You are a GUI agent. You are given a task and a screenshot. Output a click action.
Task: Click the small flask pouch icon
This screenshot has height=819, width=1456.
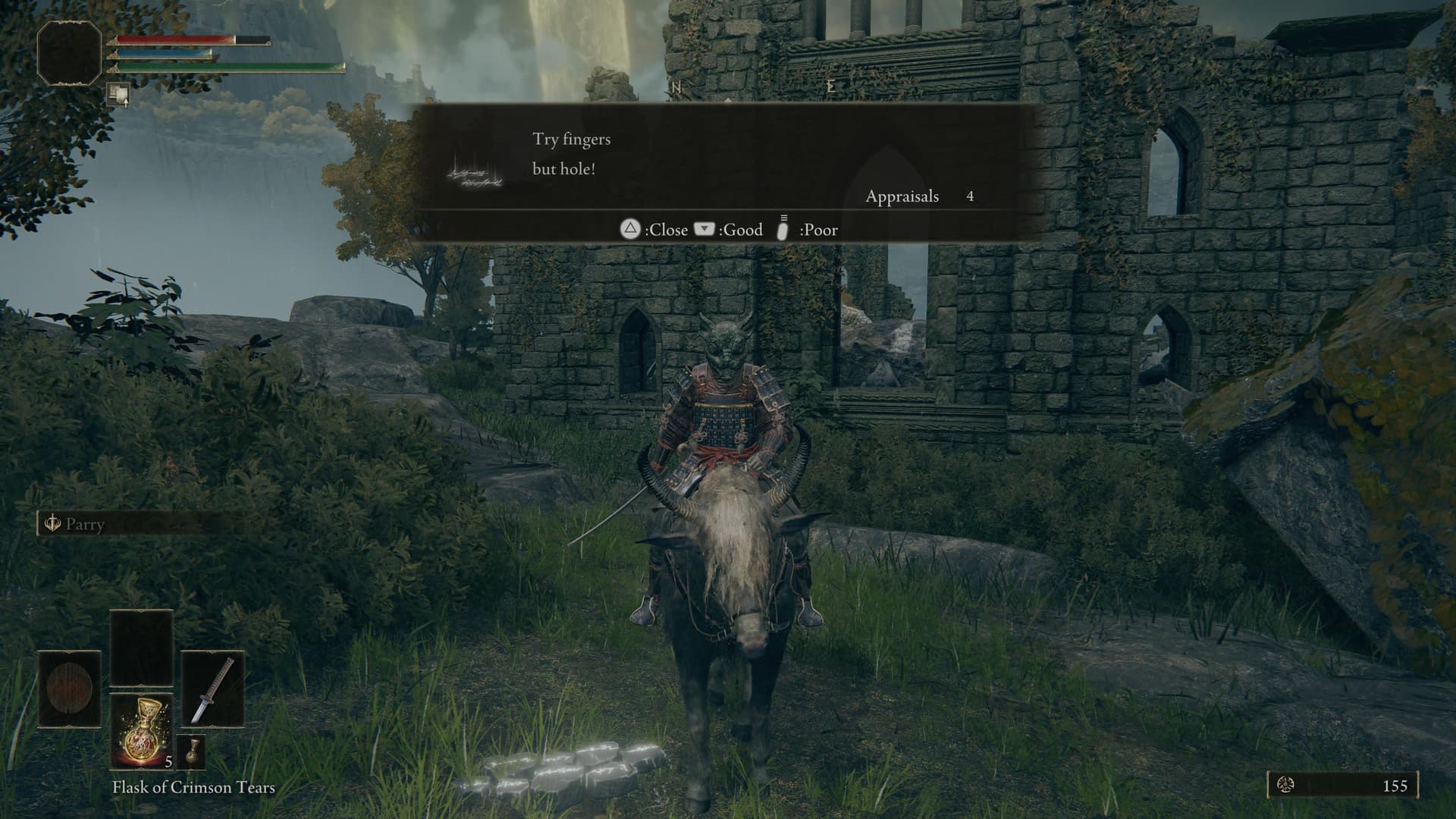pyautogui.click(x=191, y=751)
